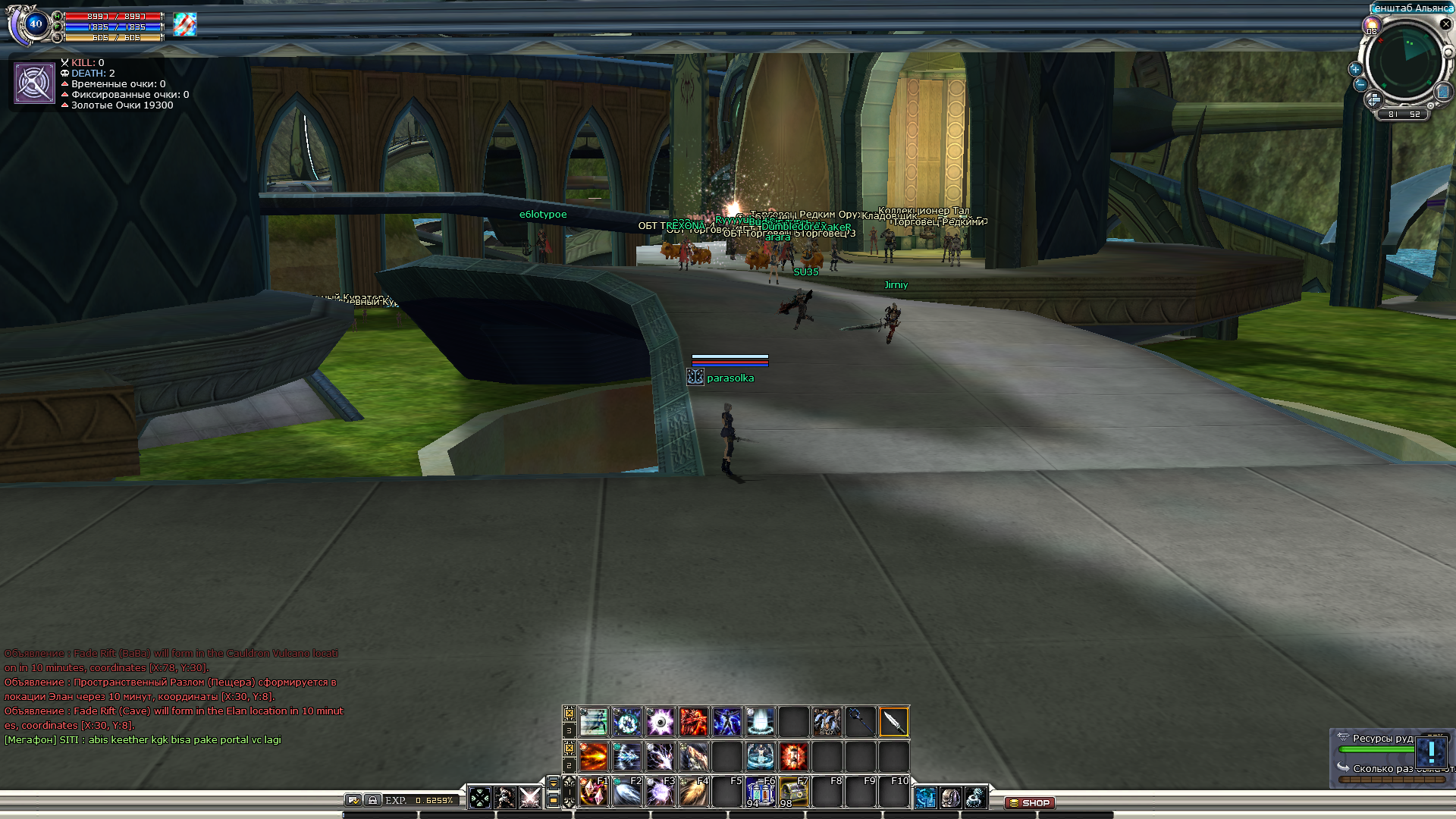
Task: Select the dagger slot with orange border
Action: click(x=893, y=722)
